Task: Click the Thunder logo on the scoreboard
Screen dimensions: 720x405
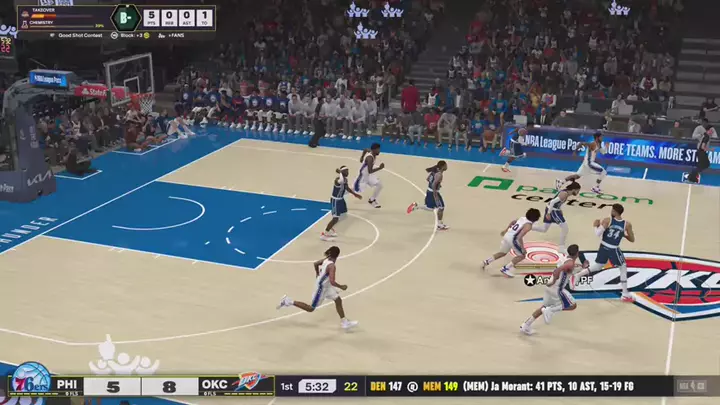Action: [249, 385]
